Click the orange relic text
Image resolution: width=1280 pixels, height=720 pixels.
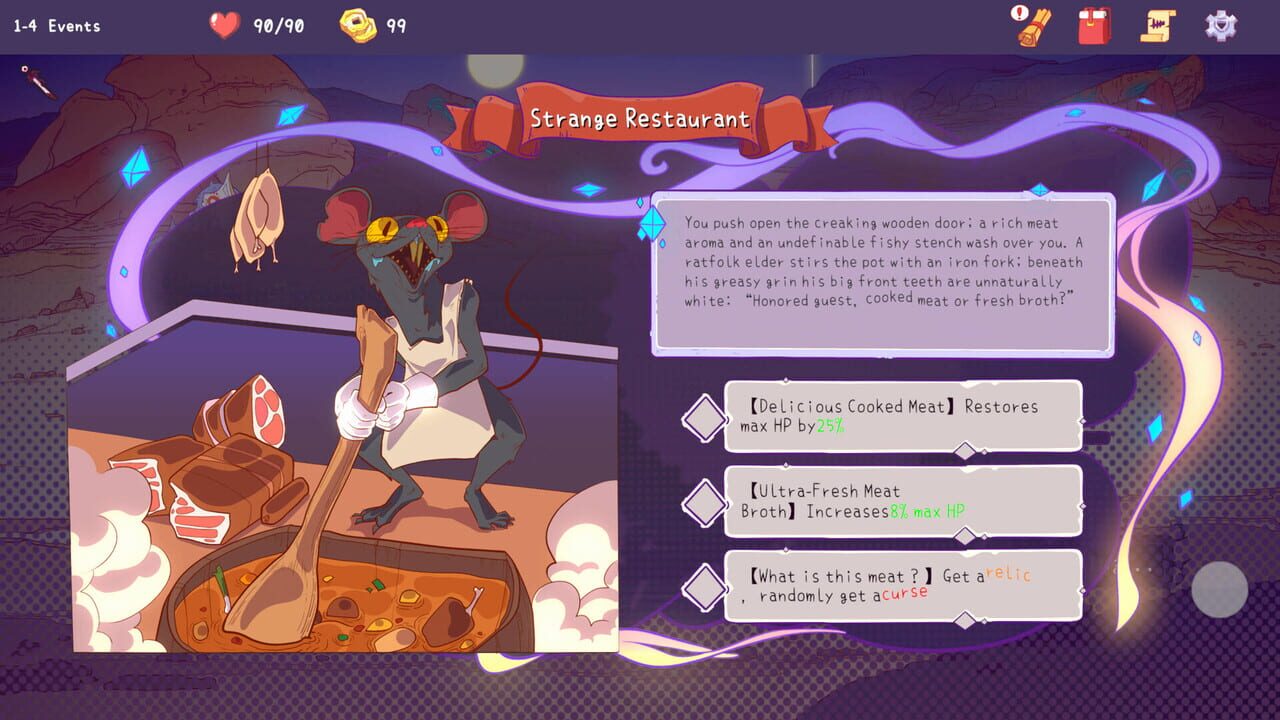pos(1009,575)
